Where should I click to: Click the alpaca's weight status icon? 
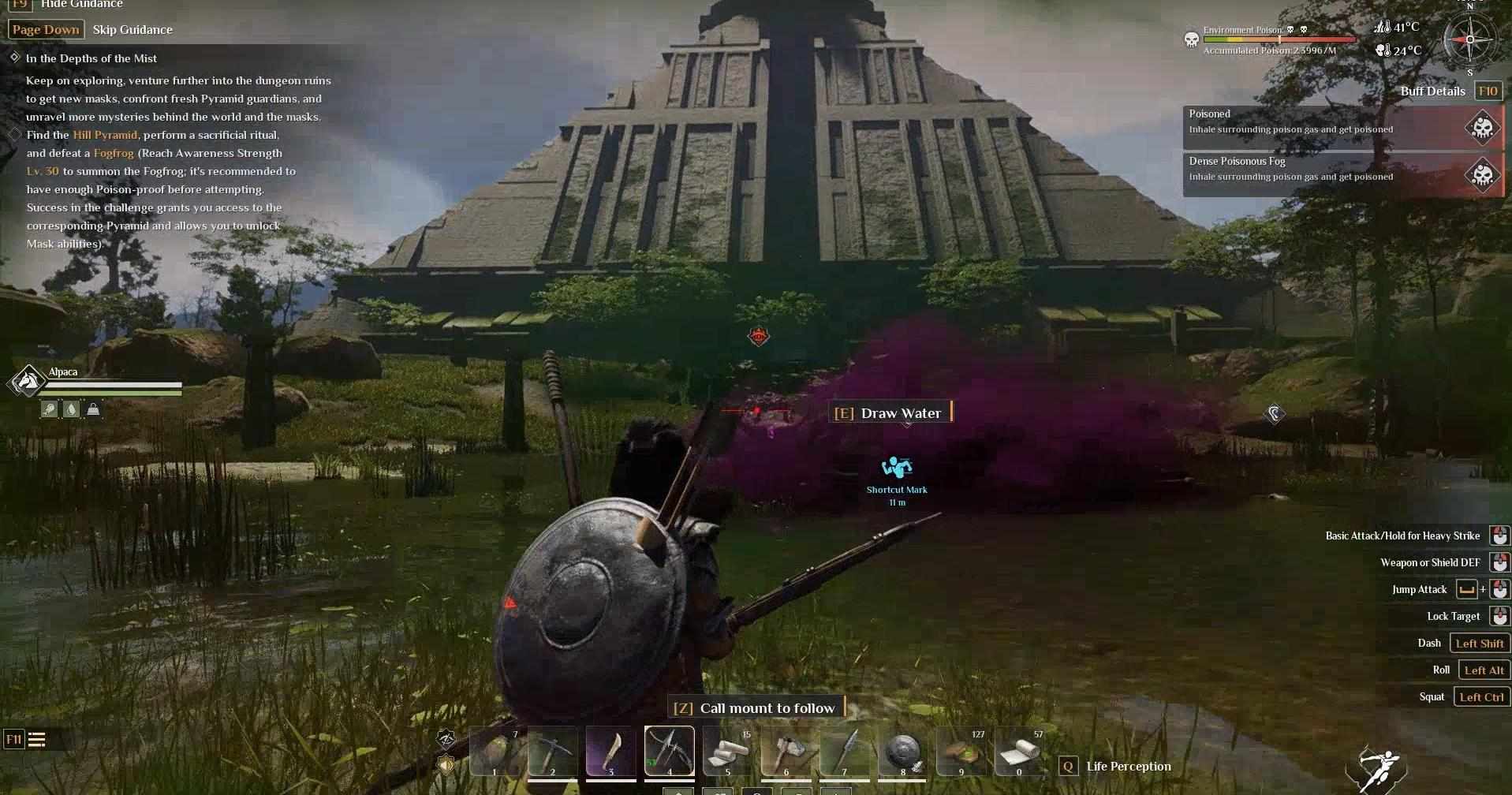93,409
